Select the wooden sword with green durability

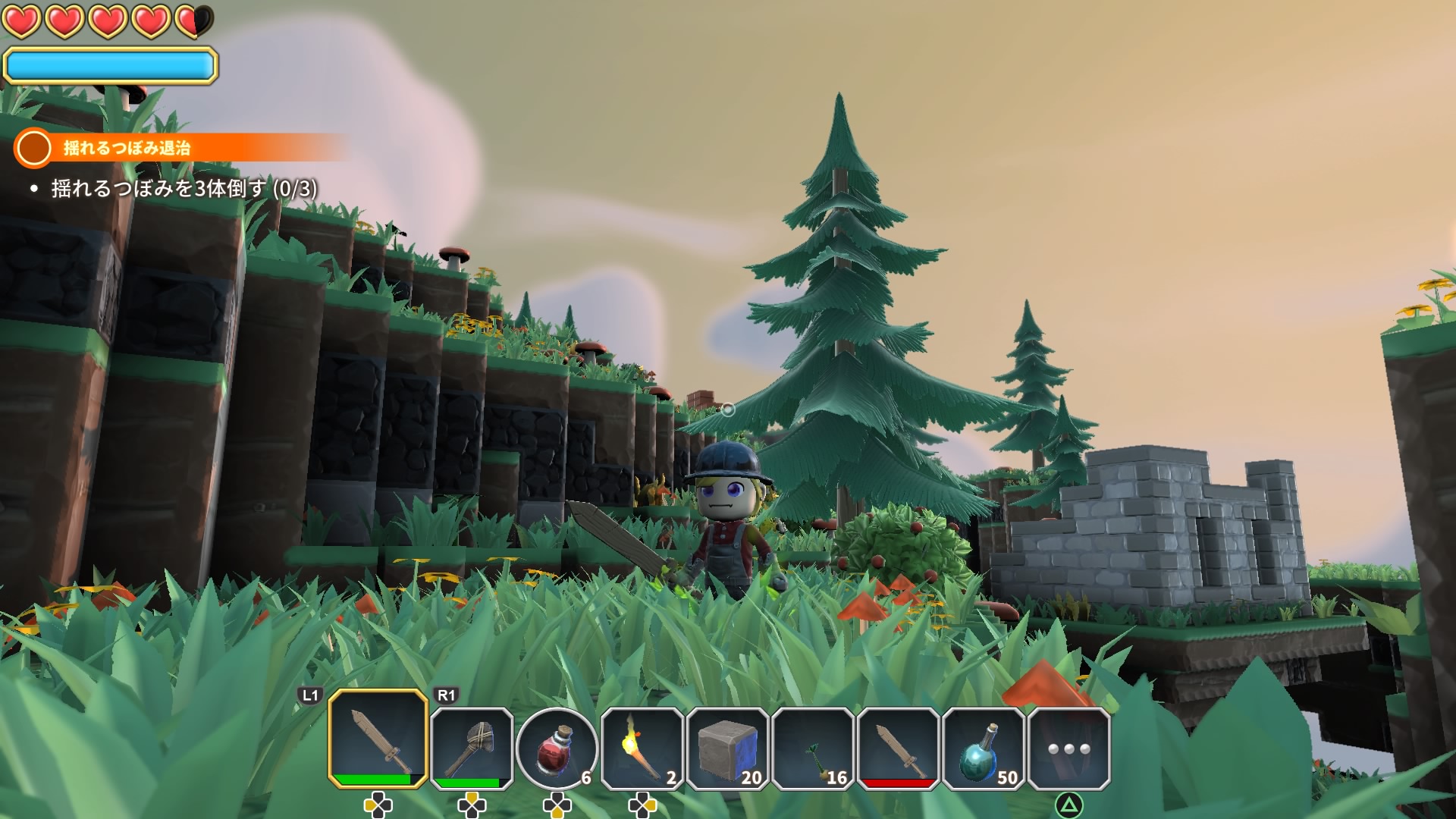[x=378, y=739]
